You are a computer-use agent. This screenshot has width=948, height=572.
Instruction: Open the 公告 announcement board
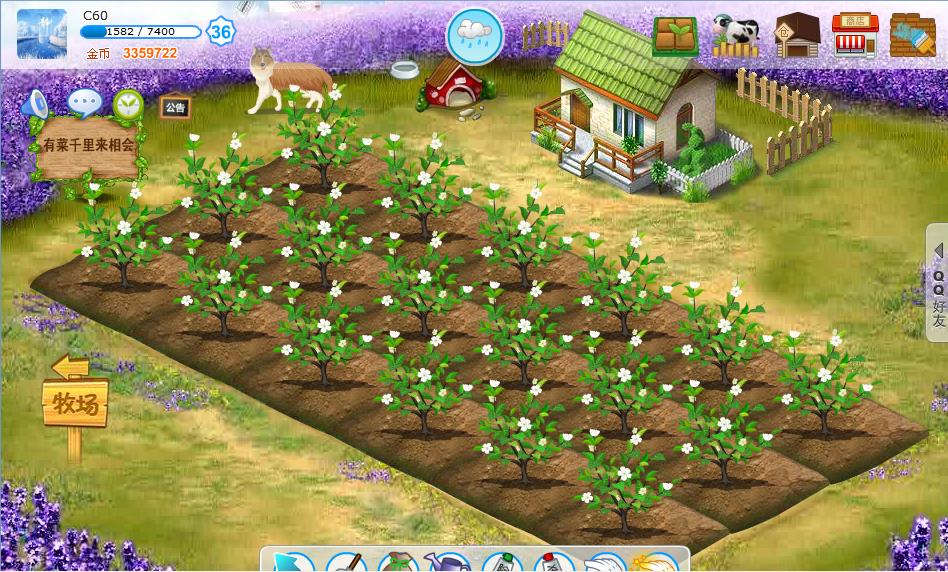click(x=175, y=106)
